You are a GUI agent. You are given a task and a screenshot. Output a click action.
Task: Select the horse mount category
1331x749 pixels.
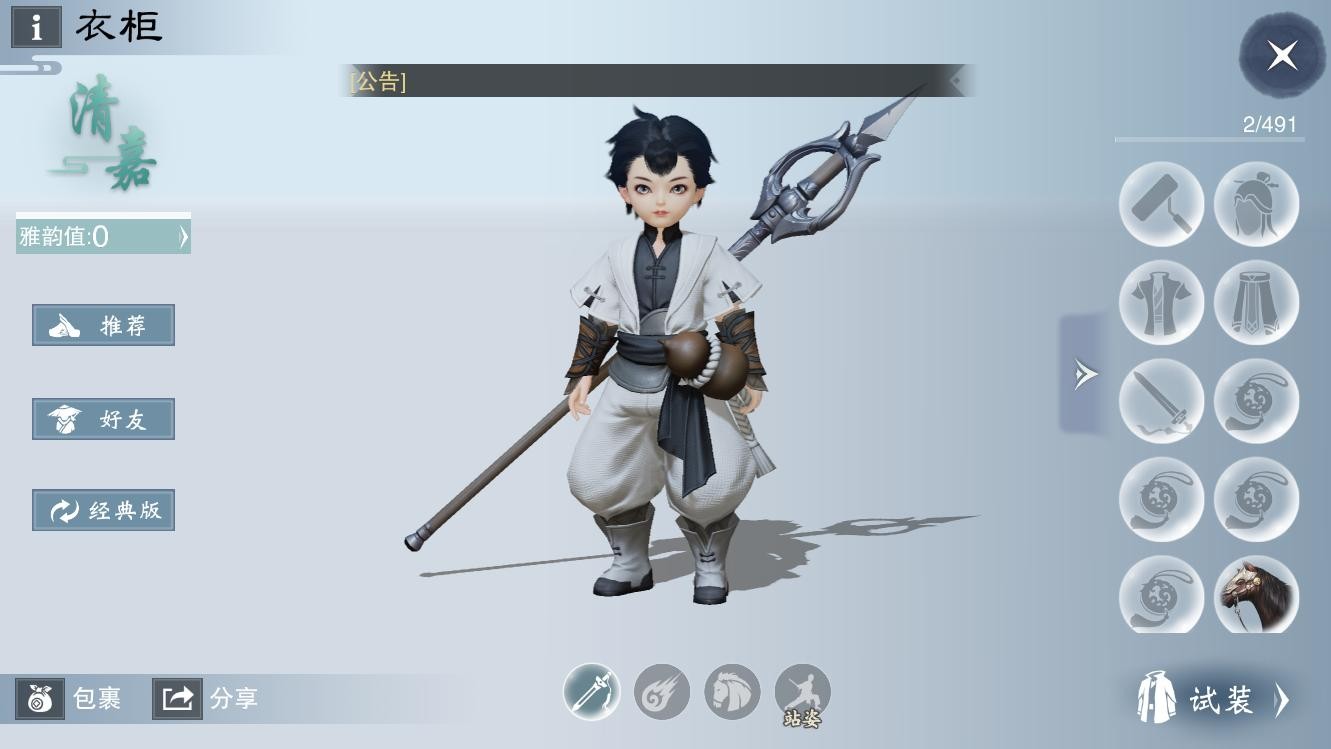(x=1256, y=596)
